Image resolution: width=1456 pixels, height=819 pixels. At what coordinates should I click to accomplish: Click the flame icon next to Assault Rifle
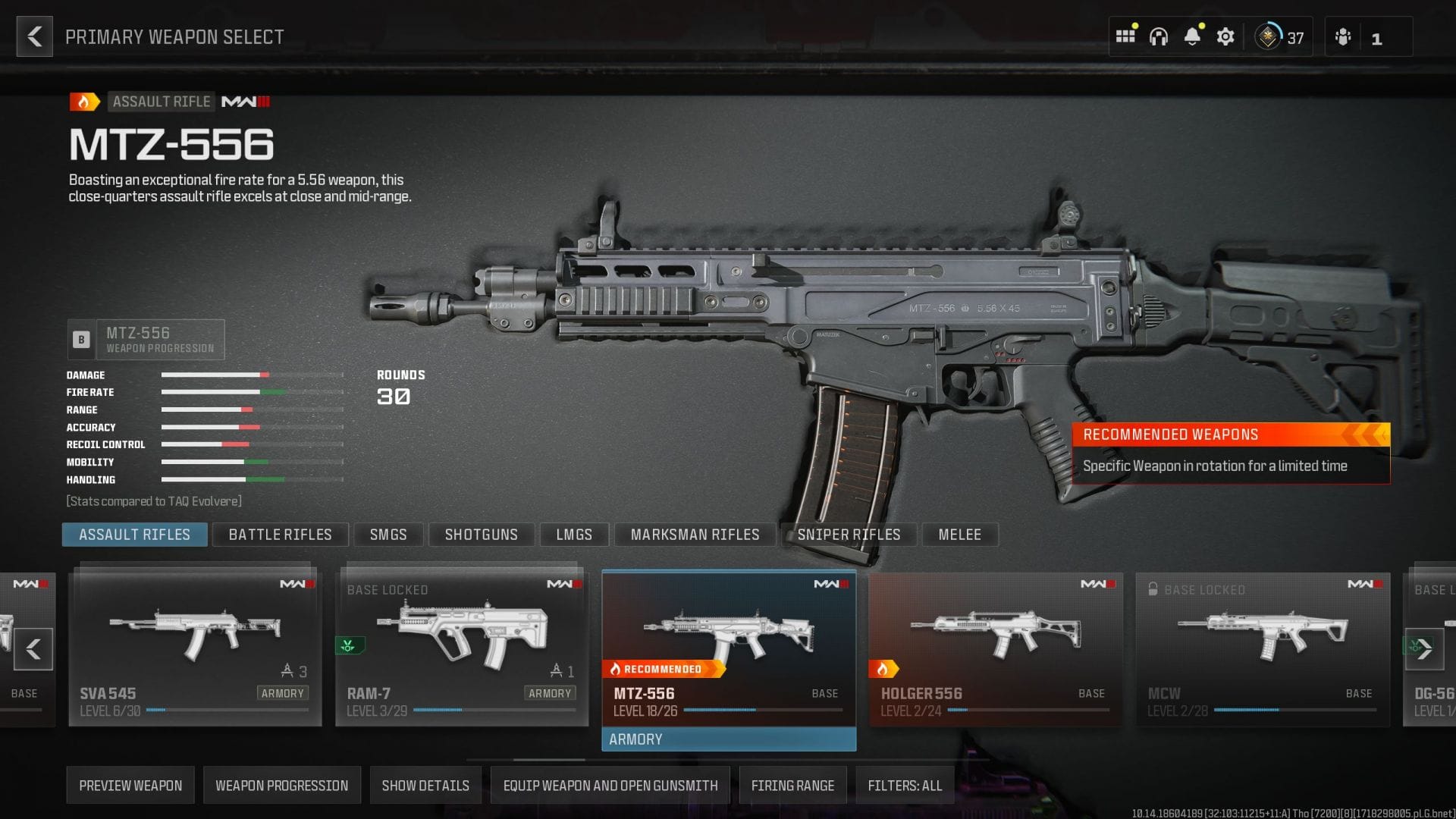pyautogui.click(x=83, y=101)
